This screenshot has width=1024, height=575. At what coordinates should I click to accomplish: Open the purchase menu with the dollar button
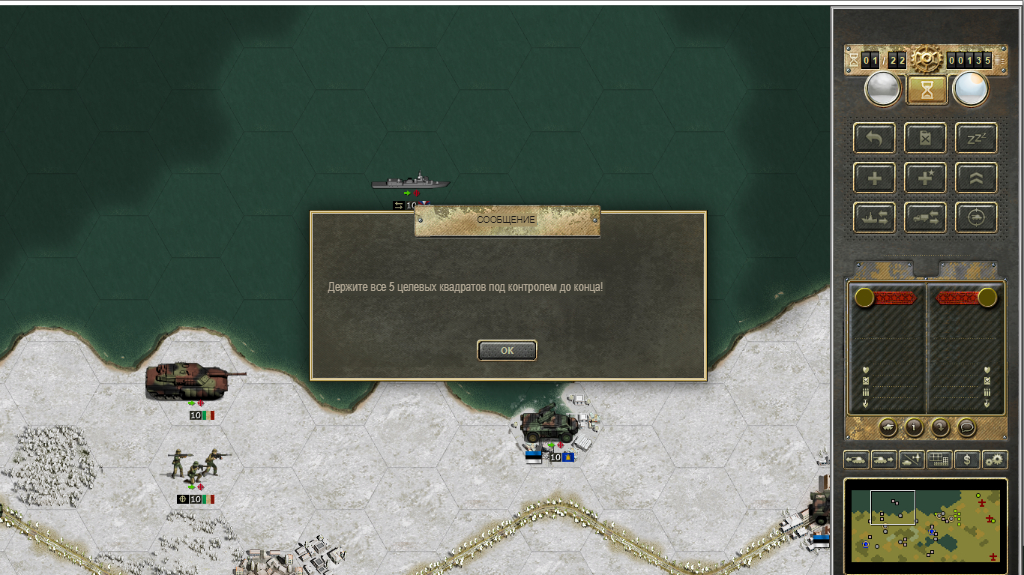point(967,460)
